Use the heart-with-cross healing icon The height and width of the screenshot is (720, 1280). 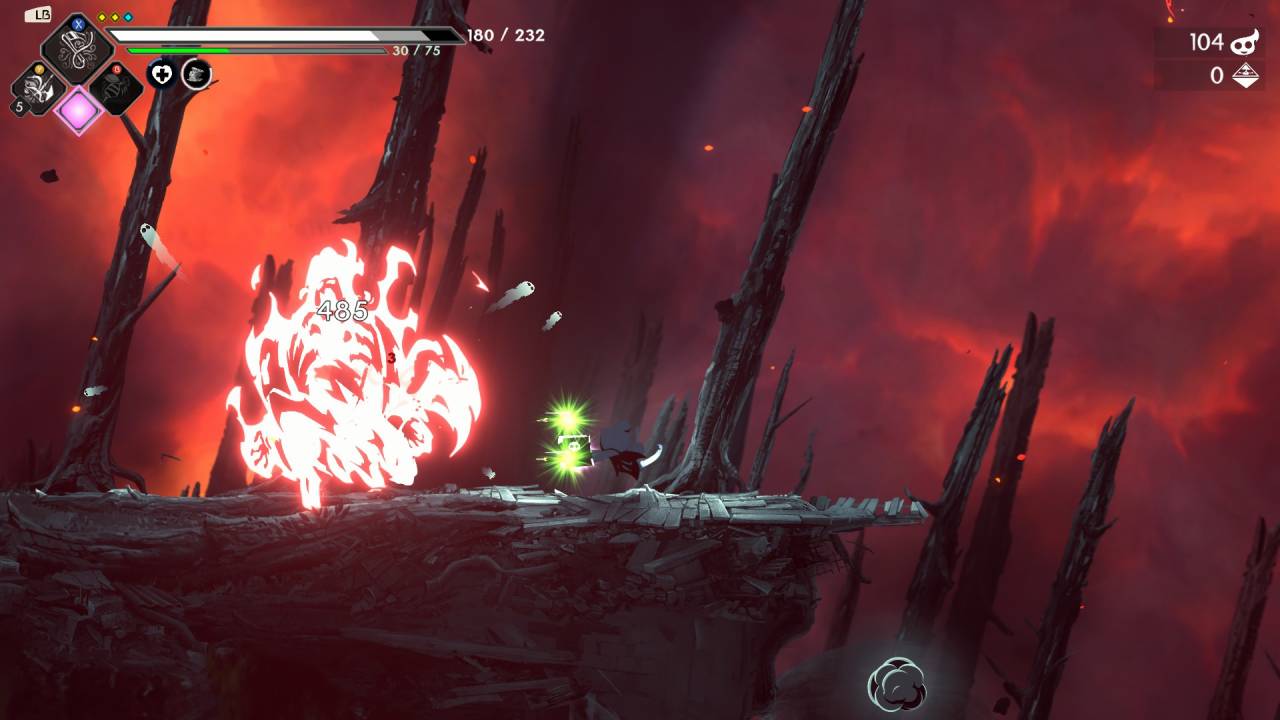pos(162,73)
